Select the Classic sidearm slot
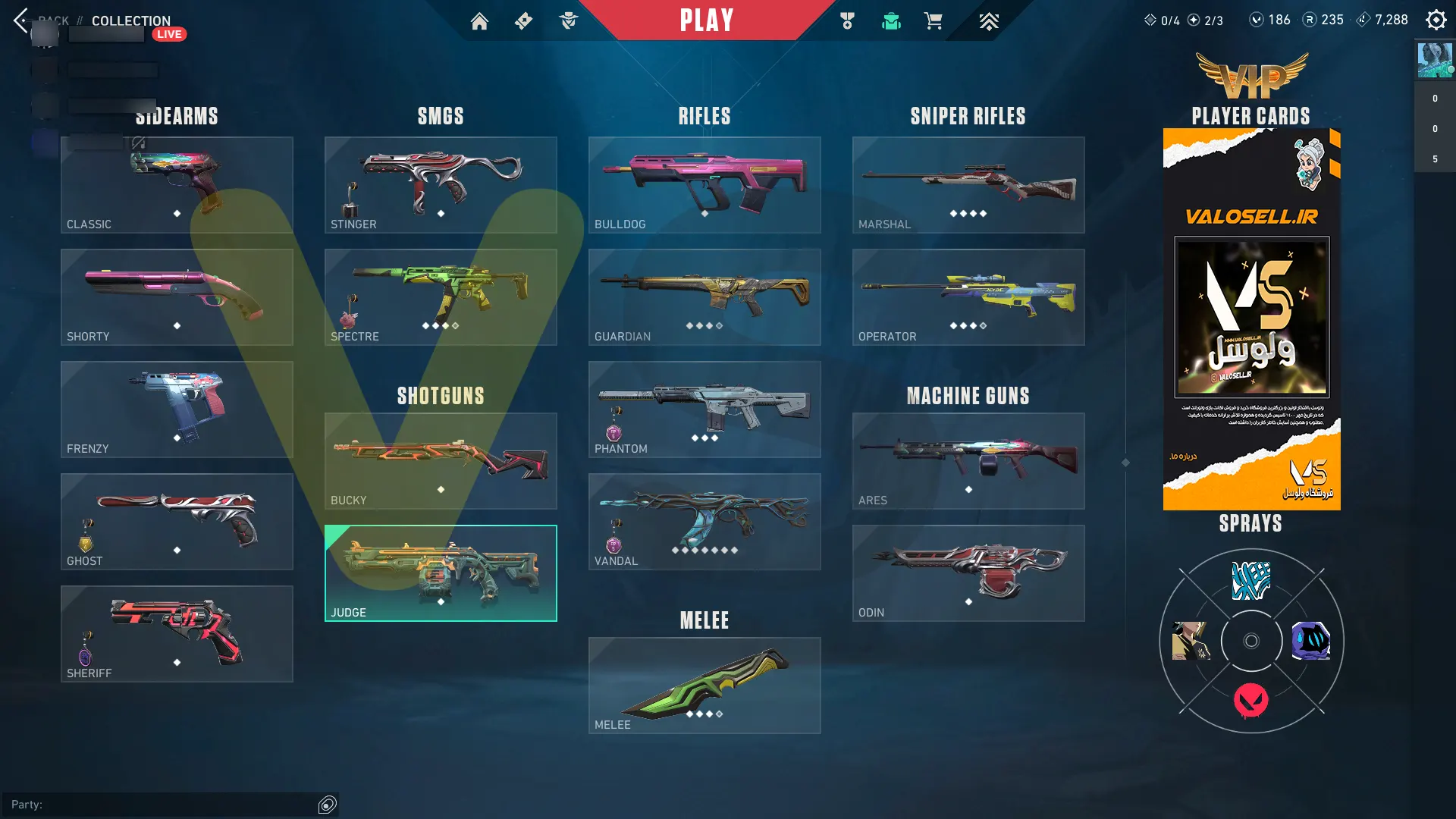The height and width of the screenshot is (819, 1456). point(177,185)
